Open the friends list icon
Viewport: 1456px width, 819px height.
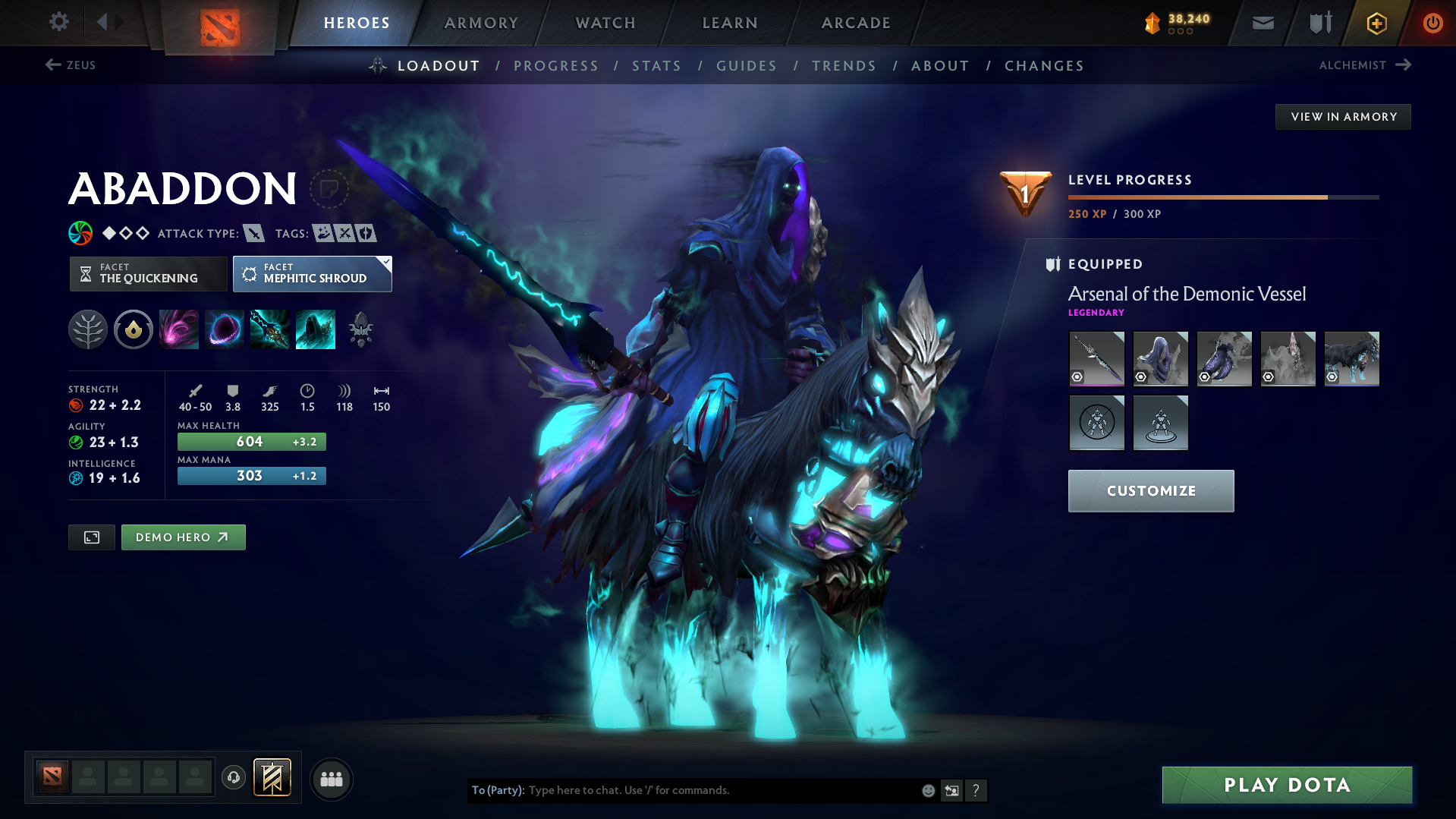(x=332, y=779)
